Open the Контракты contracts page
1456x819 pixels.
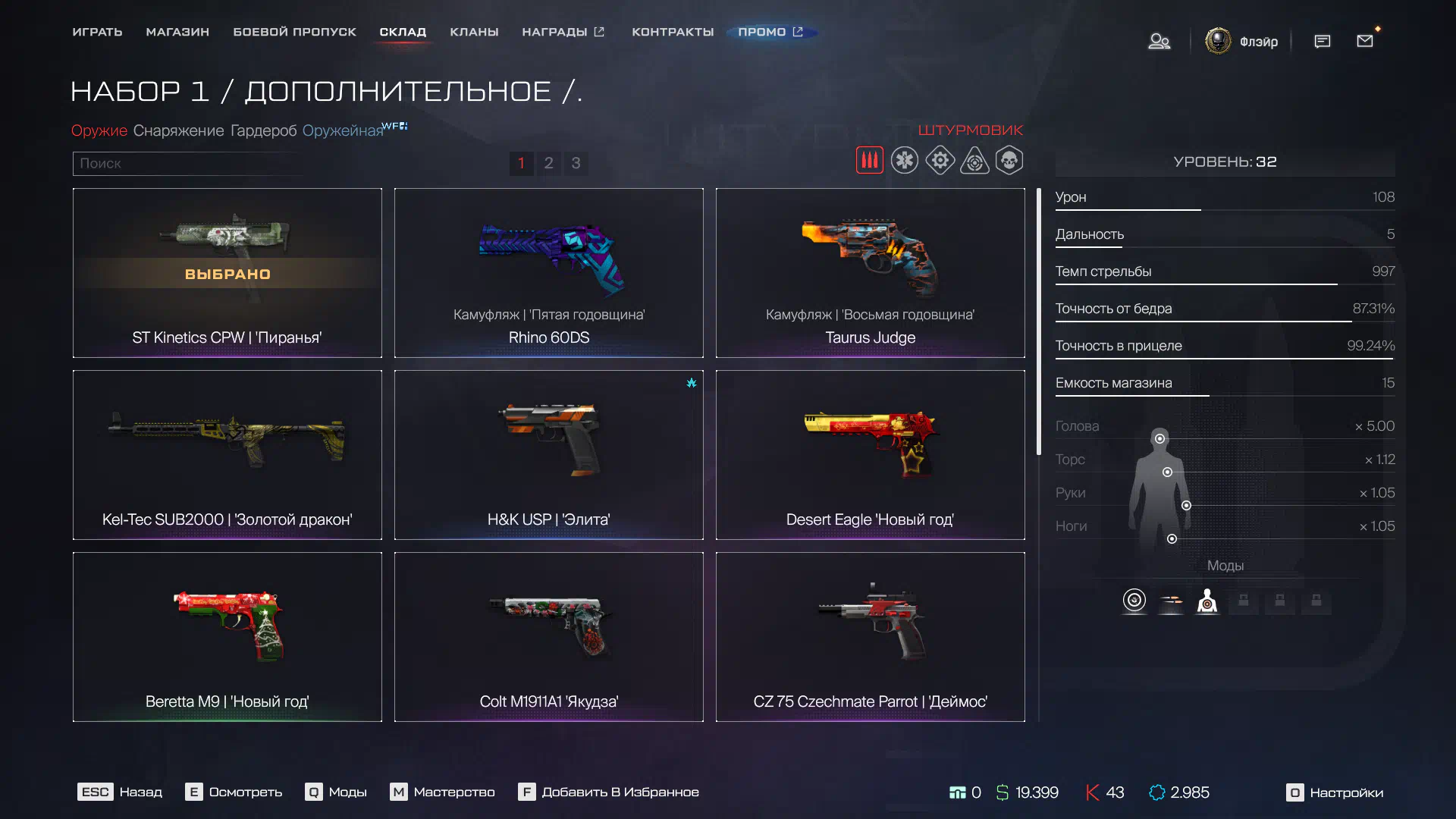click(673, 32)
